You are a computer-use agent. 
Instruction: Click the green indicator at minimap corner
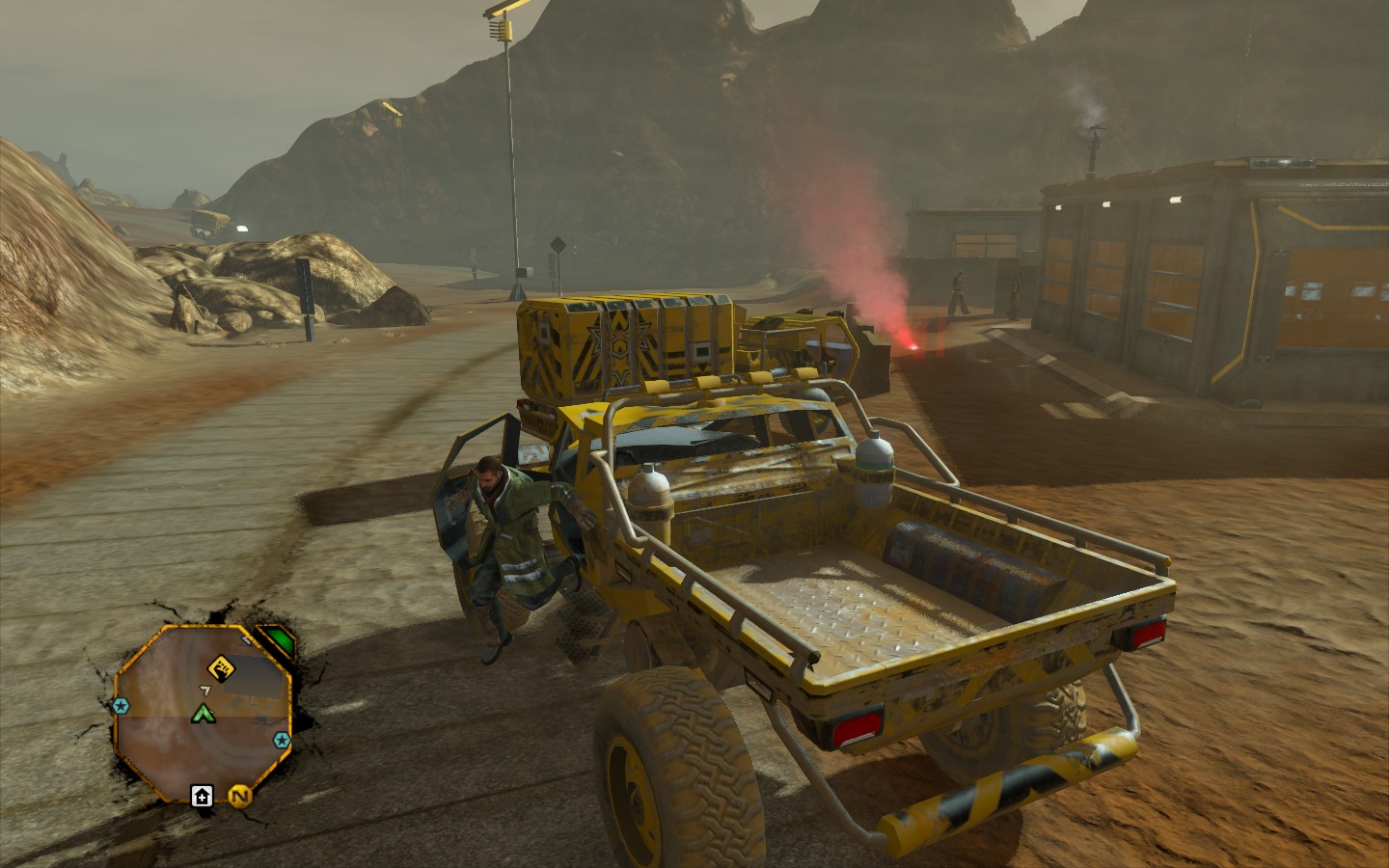pyautogui.click(x=279, y=639)
